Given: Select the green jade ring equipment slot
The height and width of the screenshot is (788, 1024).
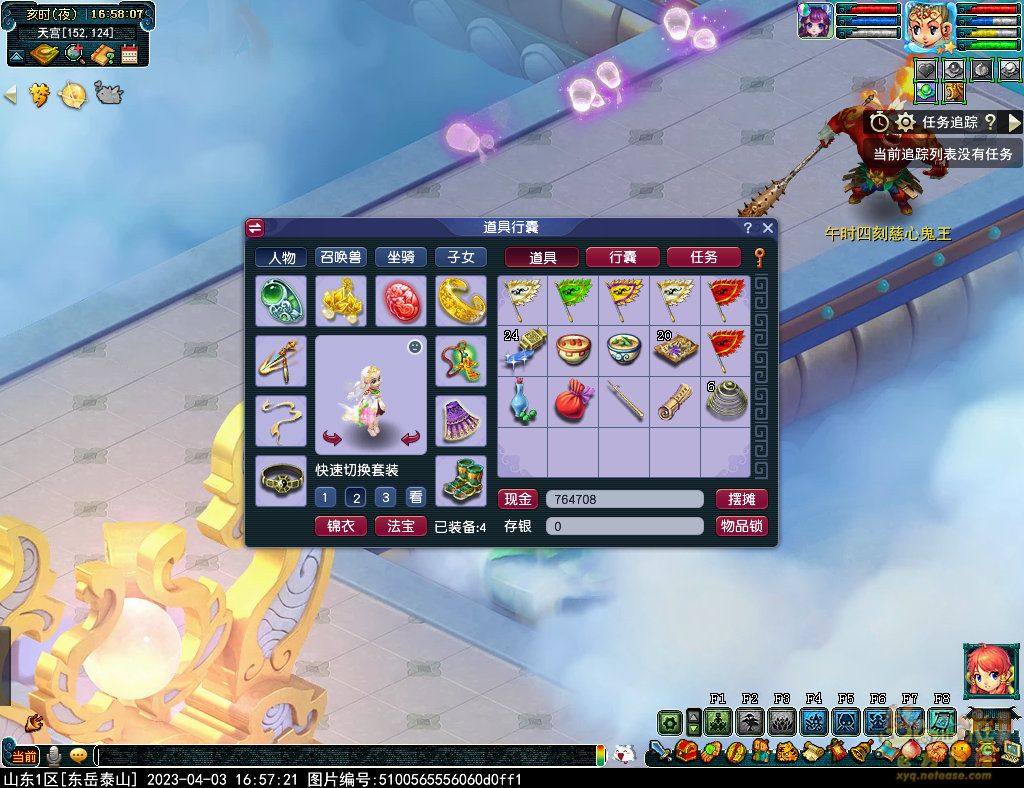Looking at the screenshot, I should click(280, 301).
